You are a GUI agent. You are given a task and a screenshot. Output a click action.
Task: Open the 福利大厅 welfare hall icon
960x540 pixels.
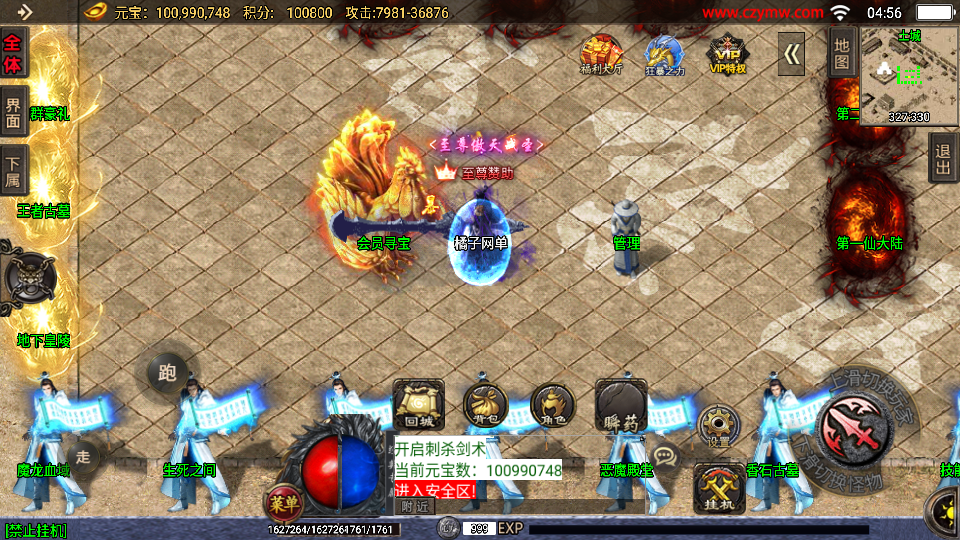coord(601,54)
